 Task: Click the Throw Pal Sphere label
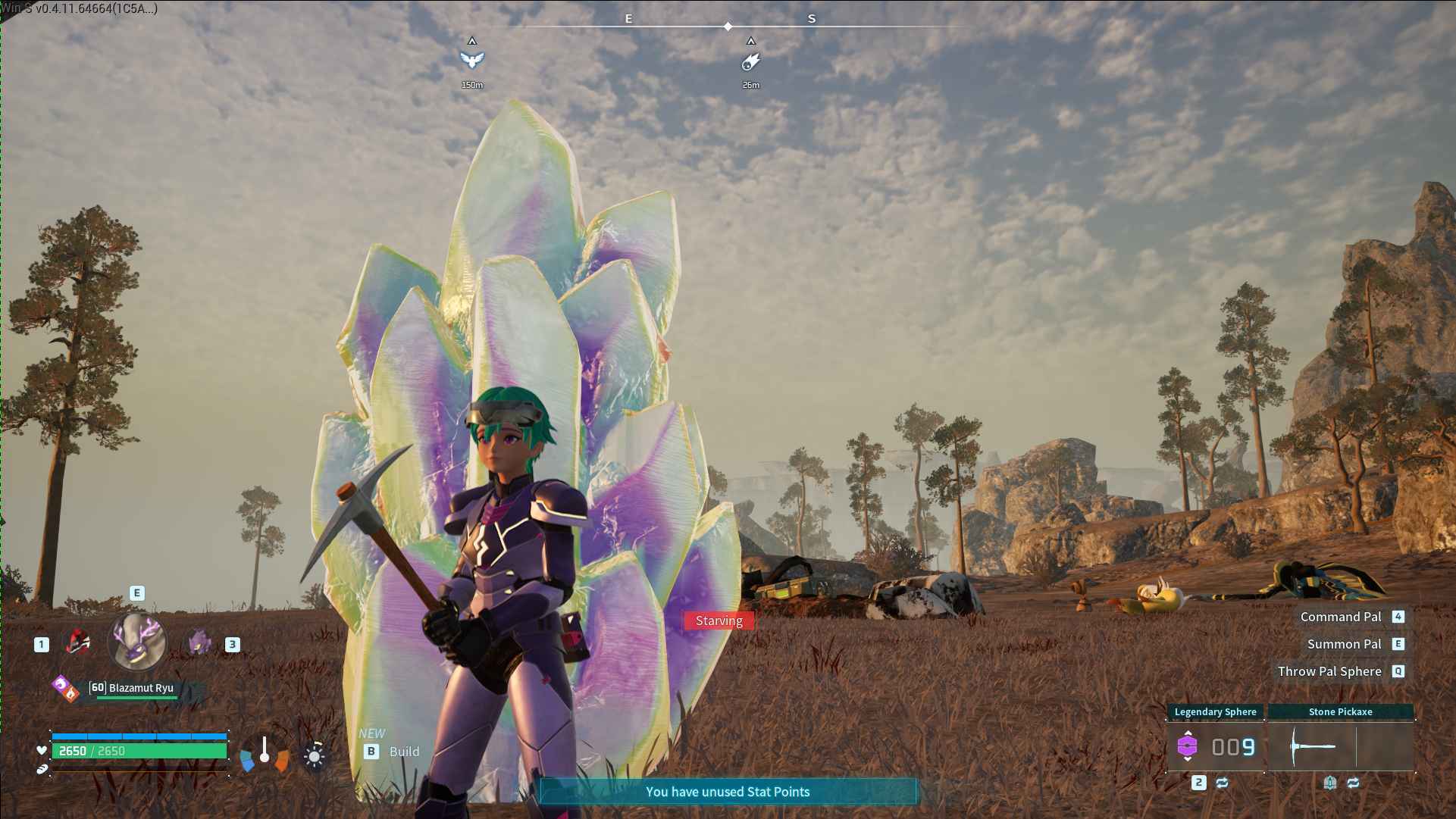tap(1329, 671)
